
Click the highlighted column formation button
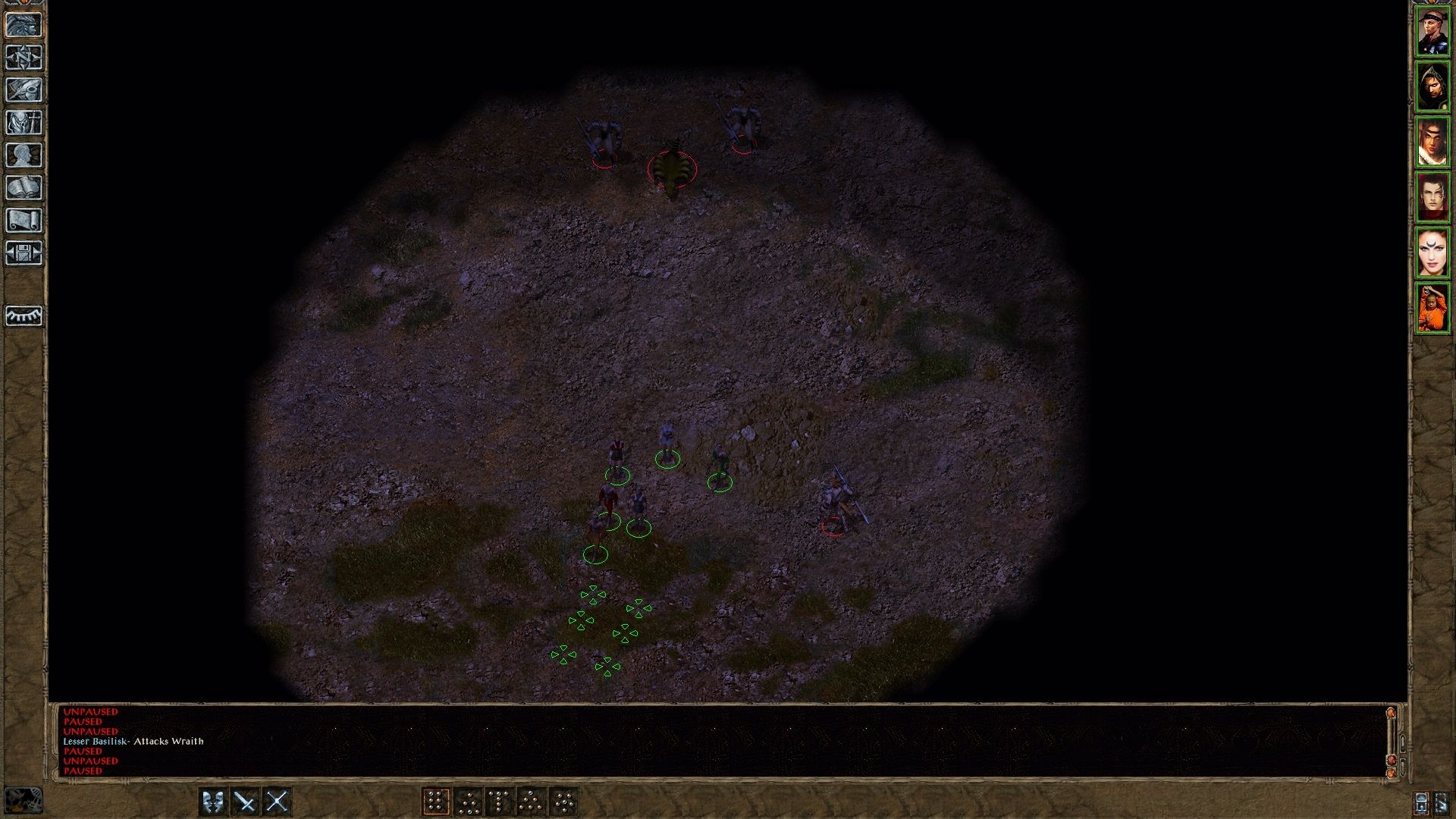(x=437, y=801)
